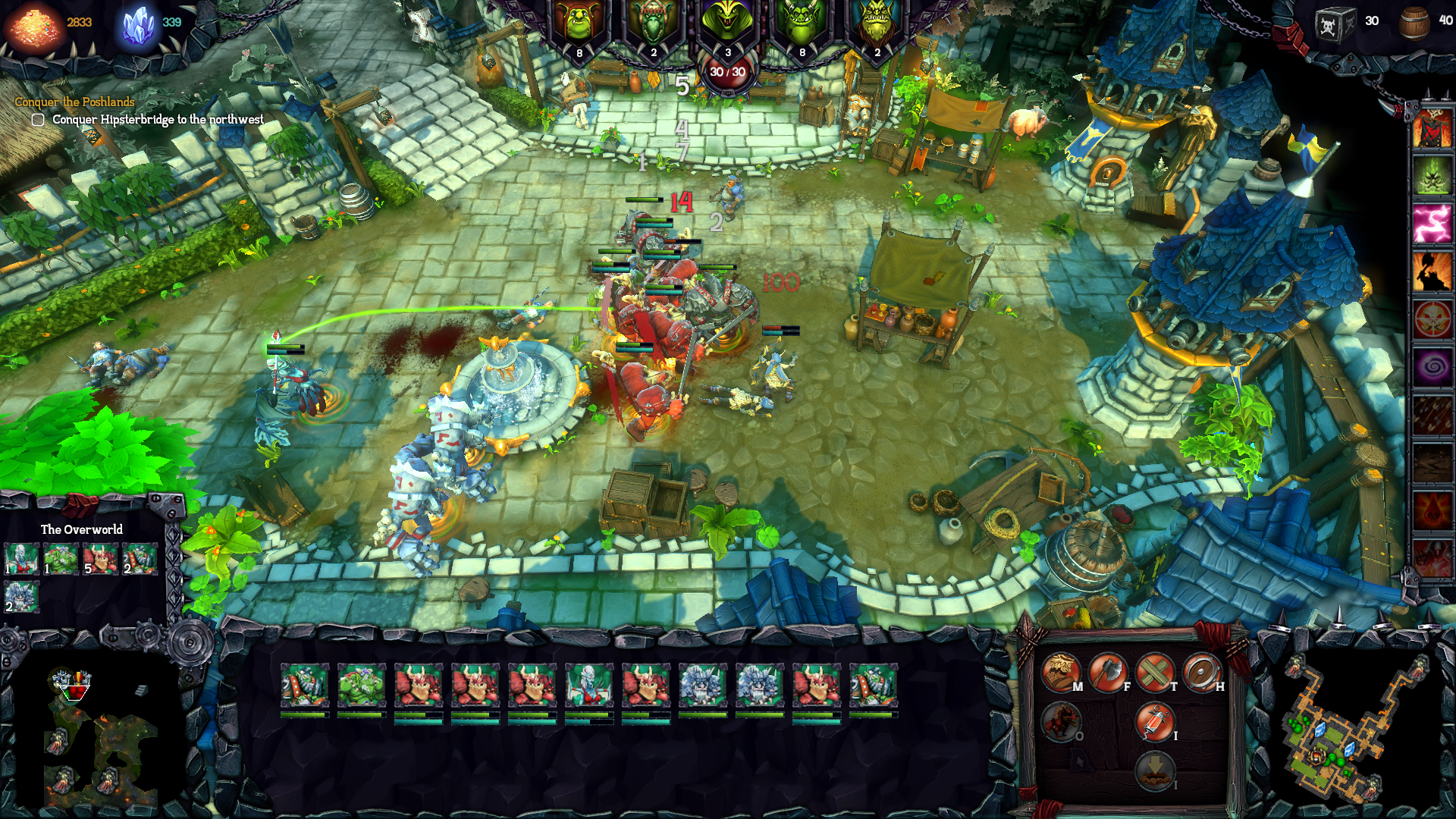Select the green skull spell icon
The image size is (1456, 819).
click(1432, 176)
